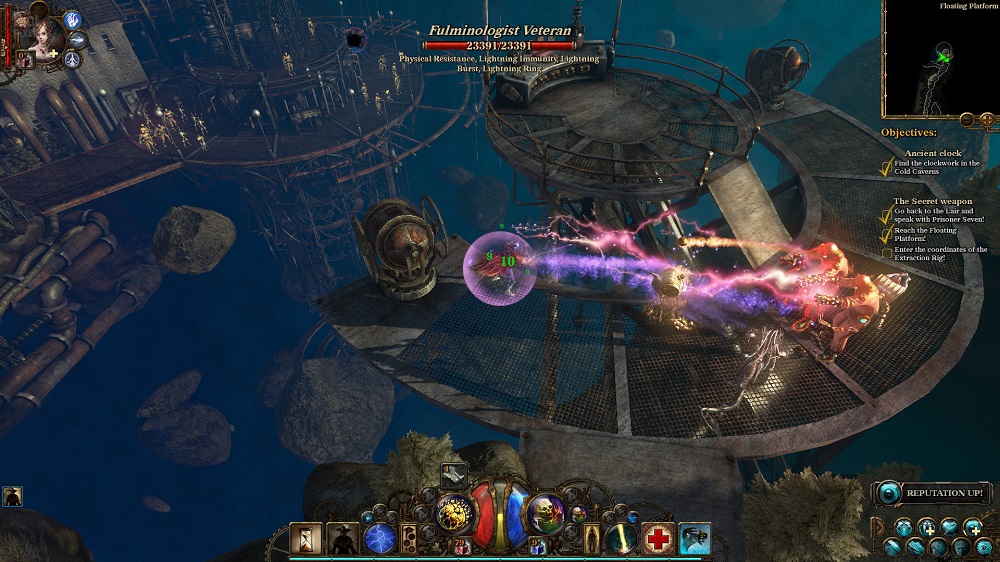Image resolution: width=1000 pixels, height=562 pixels.
Task: Select the green skull secondary skill orb
Action: [545, 513]
